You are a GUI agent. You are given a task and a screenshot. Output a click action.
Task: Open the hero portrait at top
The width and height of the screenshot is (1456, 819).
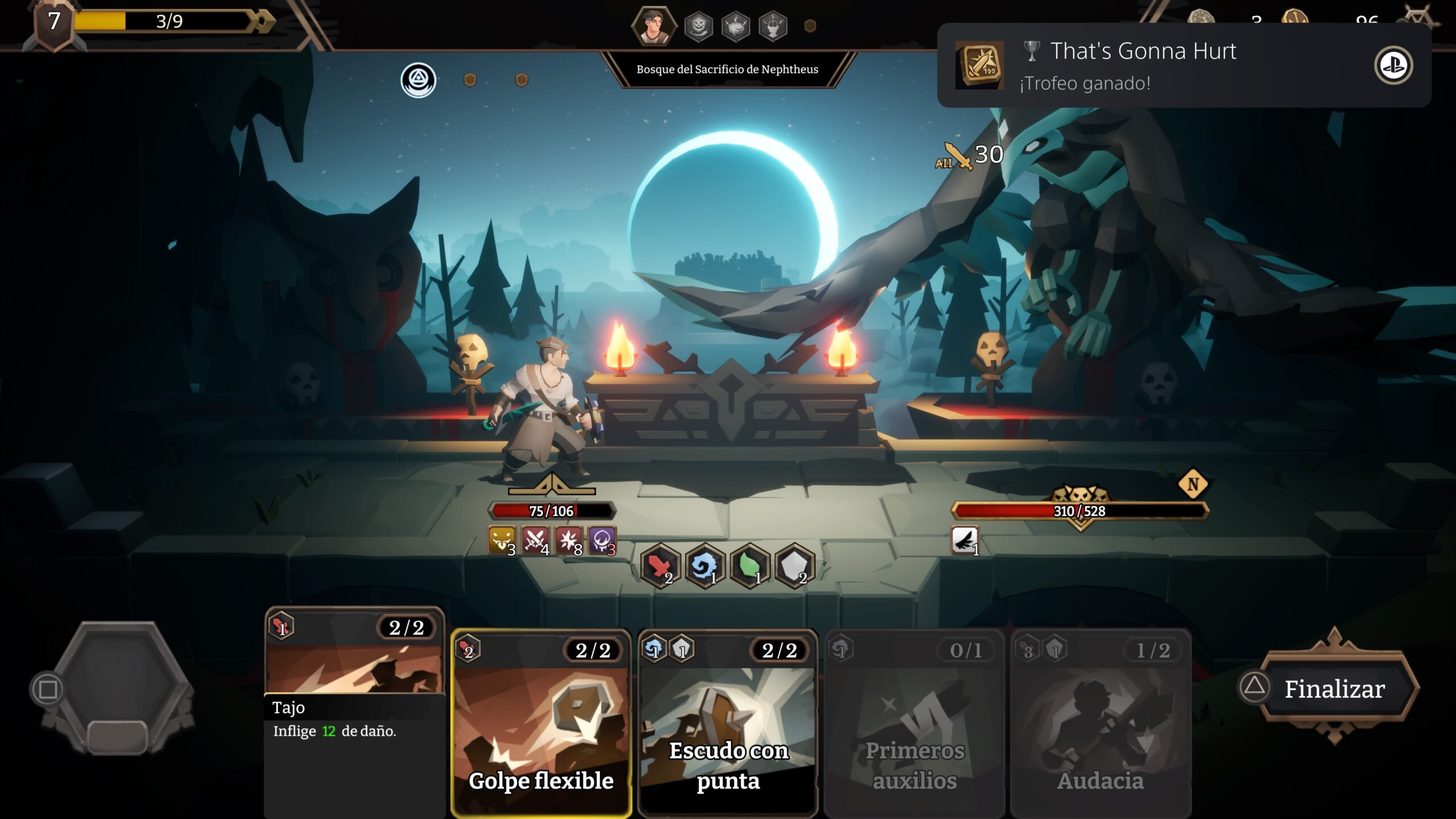pos(653,26)
